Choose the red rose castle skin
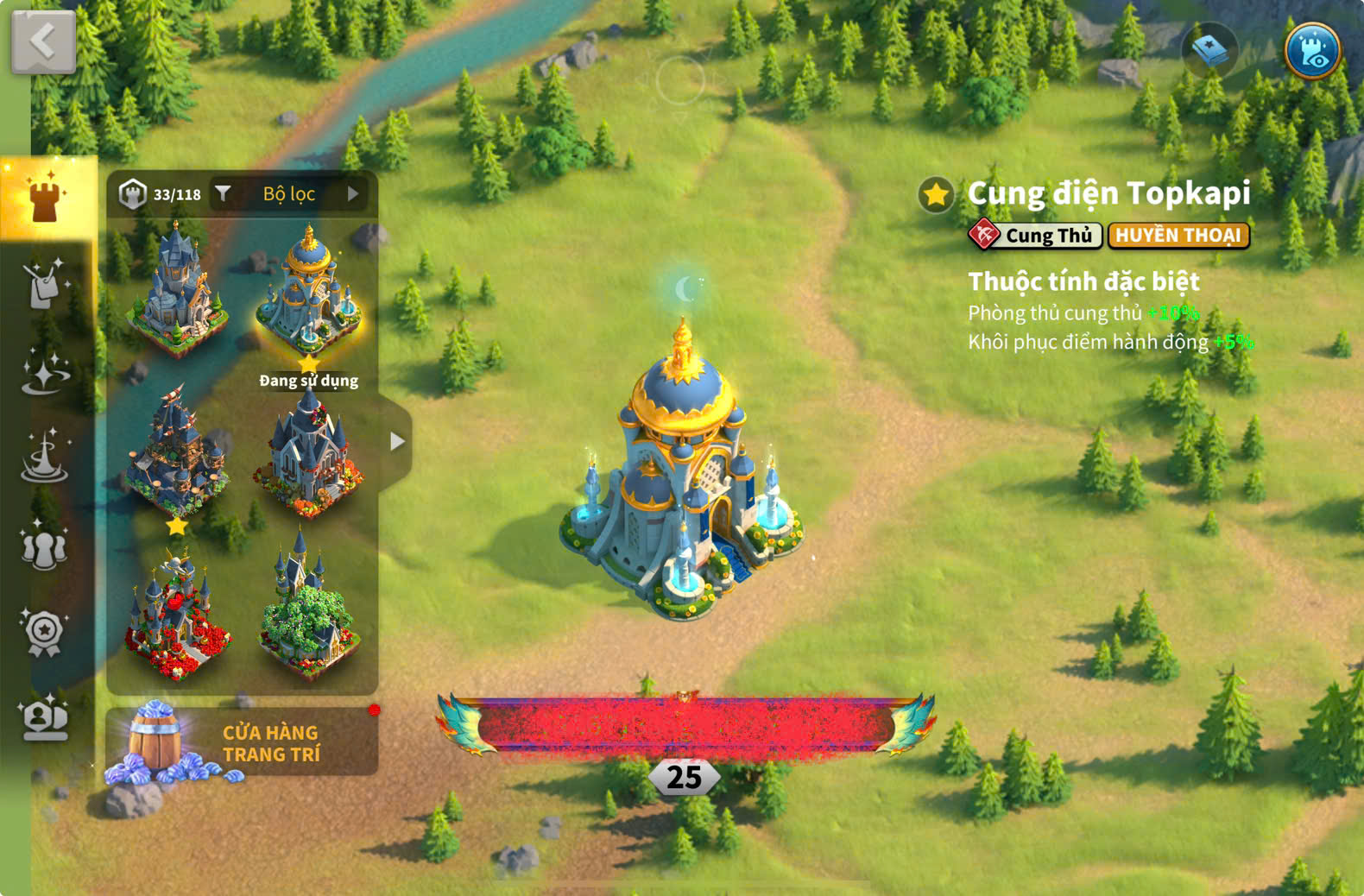 [x=177, y=615]
